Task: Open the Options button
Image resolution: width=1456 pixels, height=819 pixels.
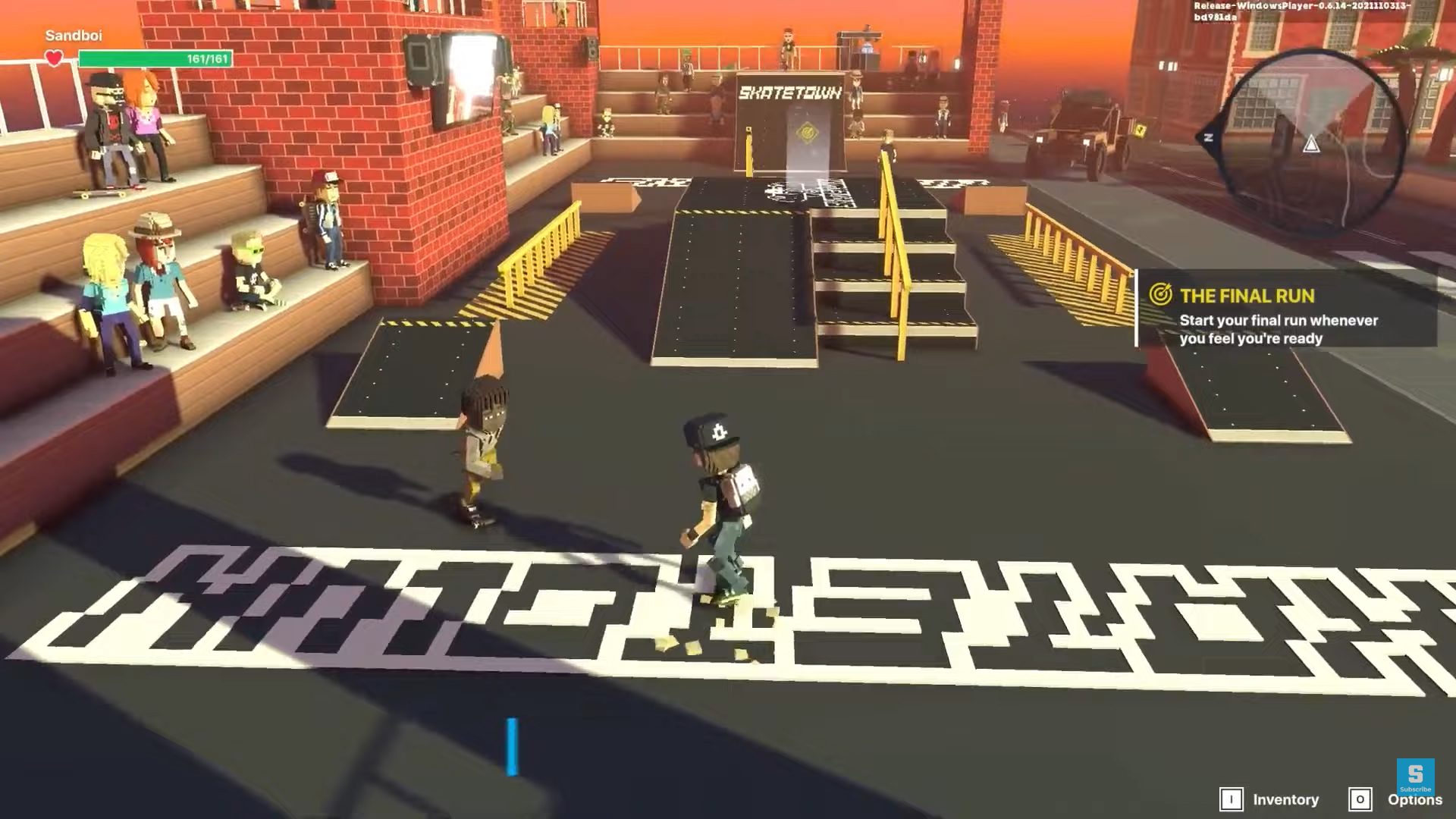Action: pyautogui.click(x=1415, y=799)
